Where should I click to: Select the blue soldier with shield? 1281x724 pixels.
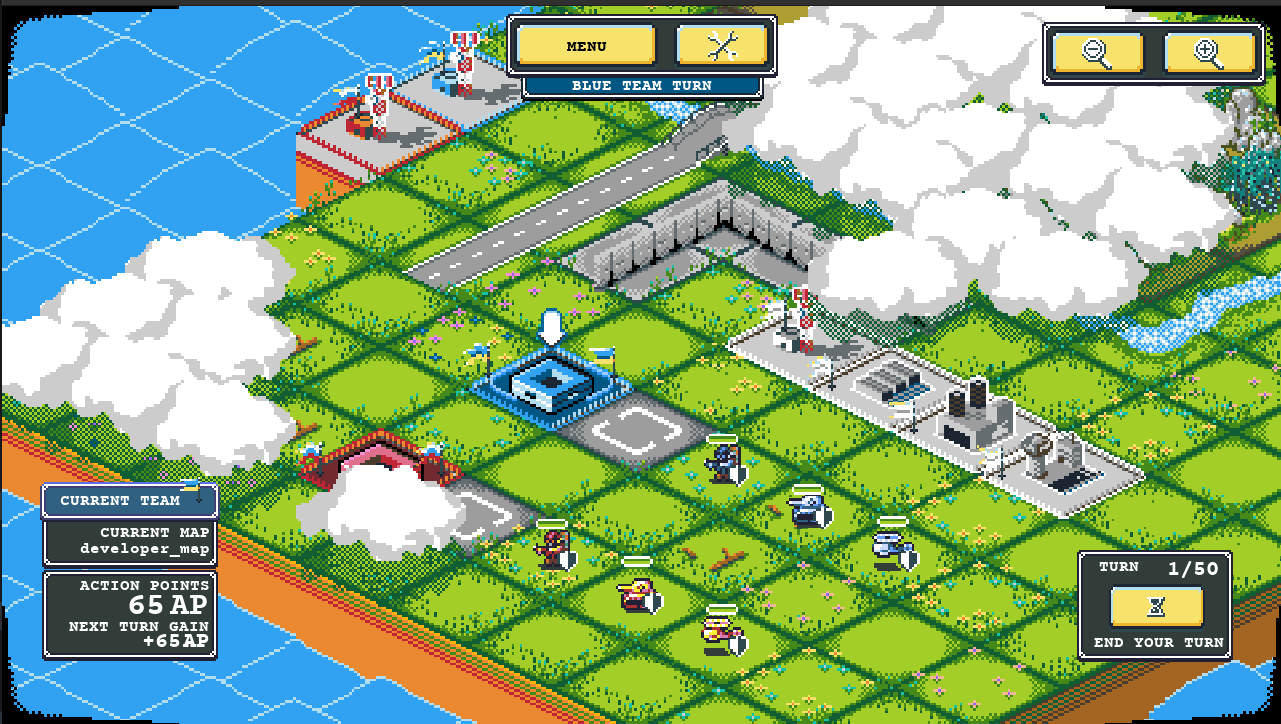pyautogui.click(x=722, y=465)
